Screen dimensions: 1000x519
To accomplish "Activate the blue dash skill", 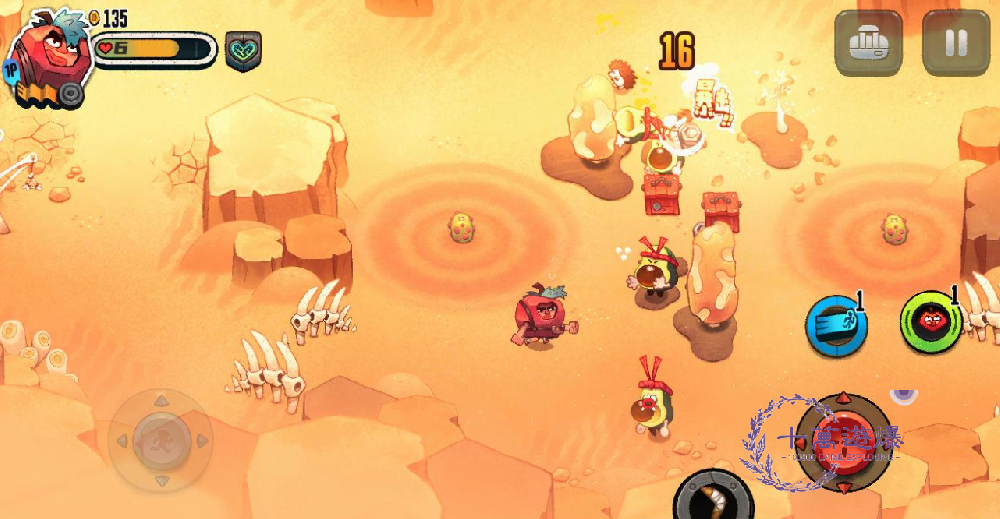I will [x=836, y=324].
